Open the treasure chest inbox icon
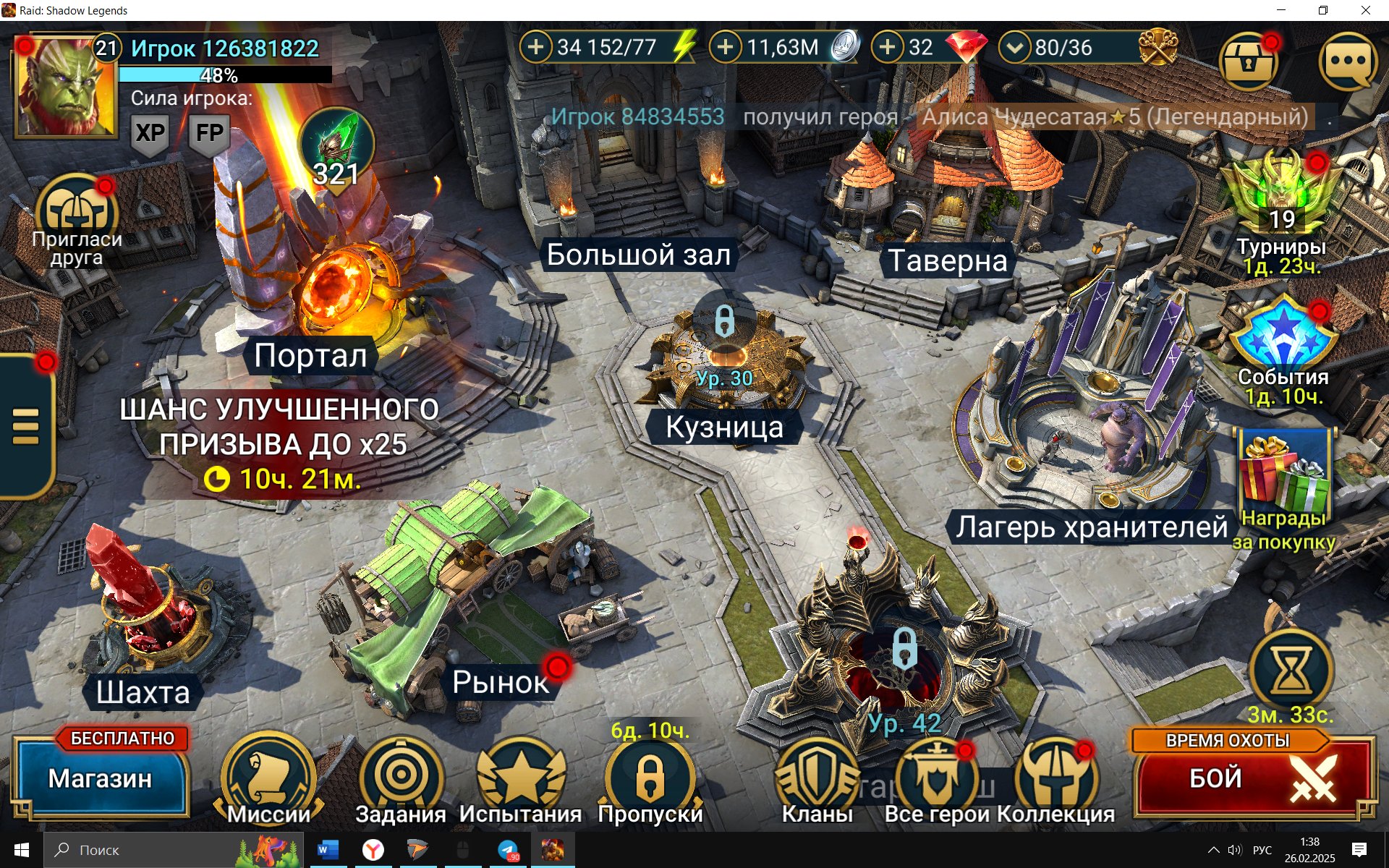The height and width of the screenshot is (868, 1389). 1247,61
